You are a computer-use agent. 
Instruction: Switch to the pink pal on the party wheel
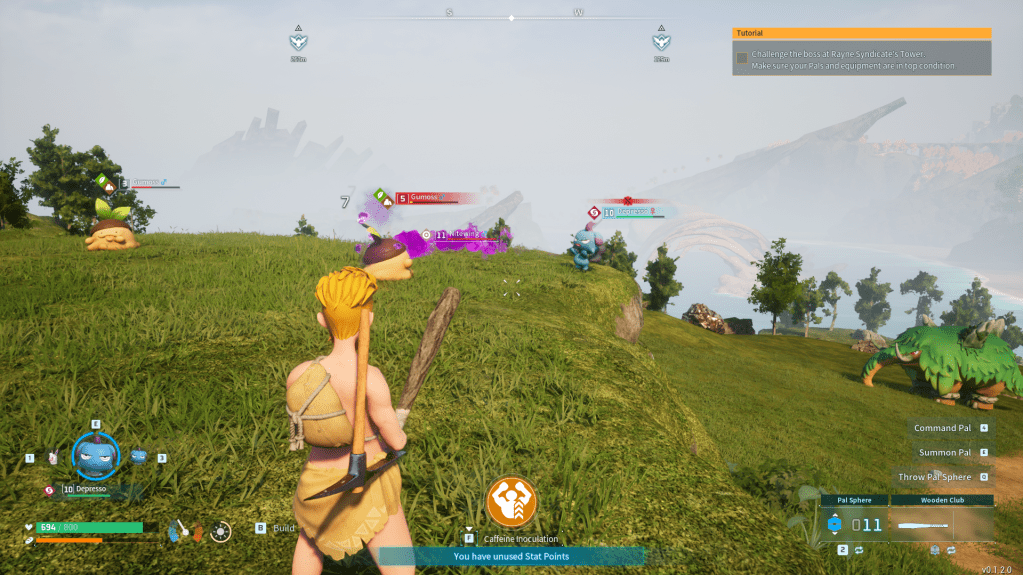52,457
